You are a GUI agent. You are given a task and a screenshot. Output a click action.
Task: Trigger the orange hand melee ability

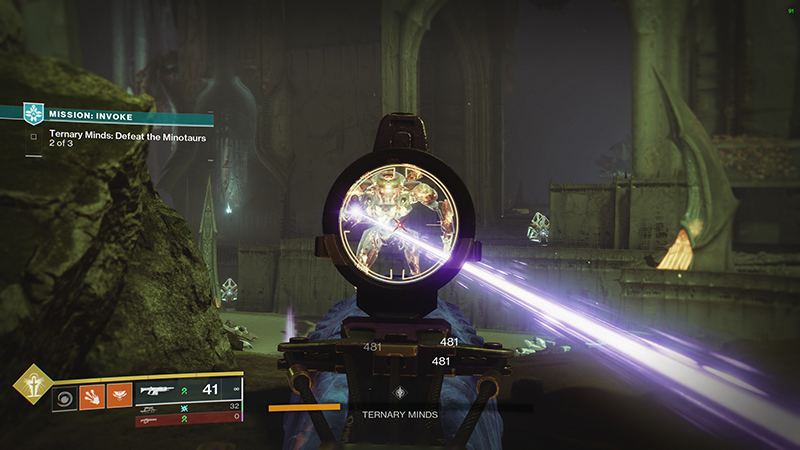click(x=91, y=397)
